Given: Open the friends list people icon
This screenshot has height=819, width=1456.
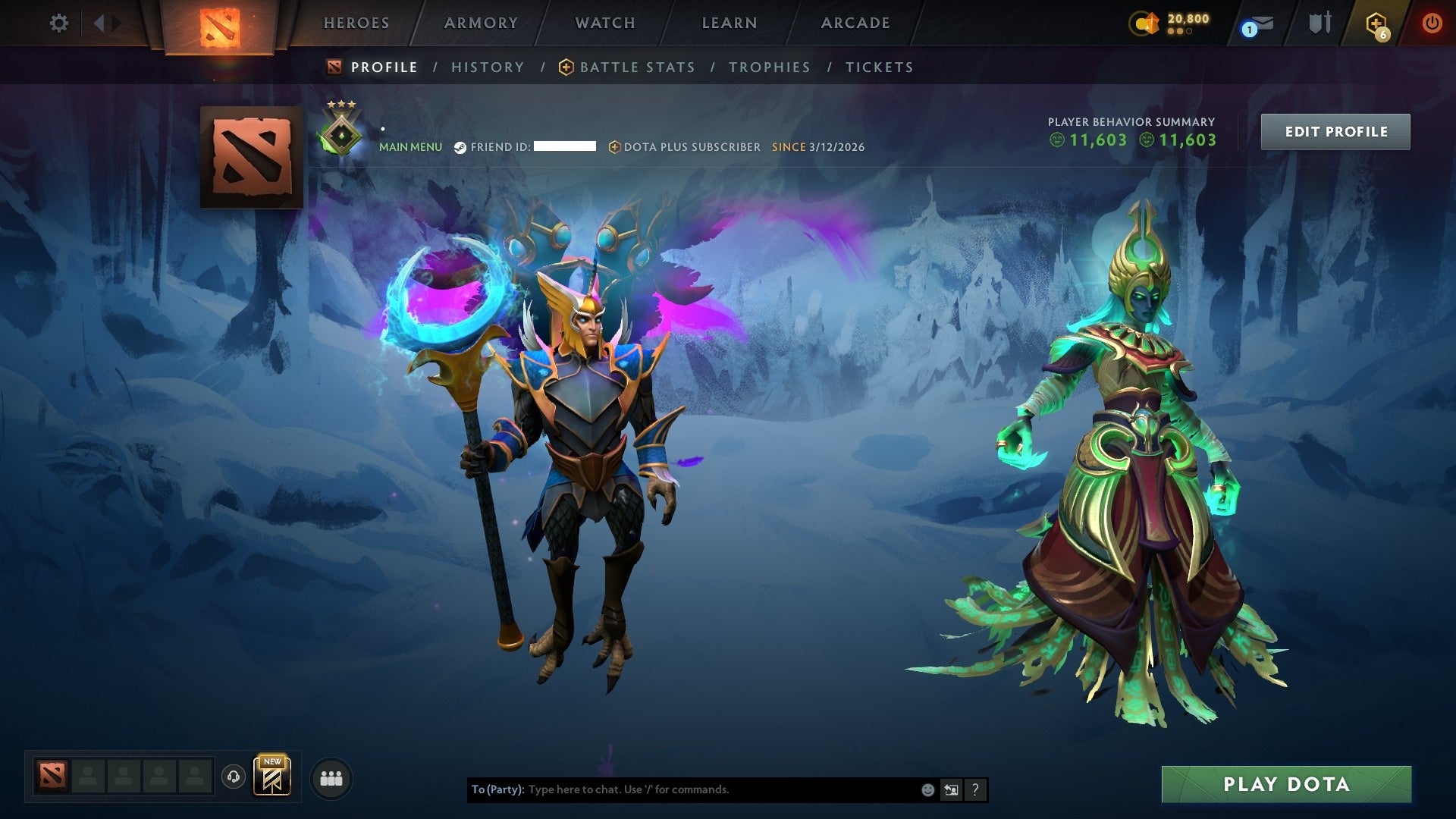Looking at the screenshot, I should (330, 777).
